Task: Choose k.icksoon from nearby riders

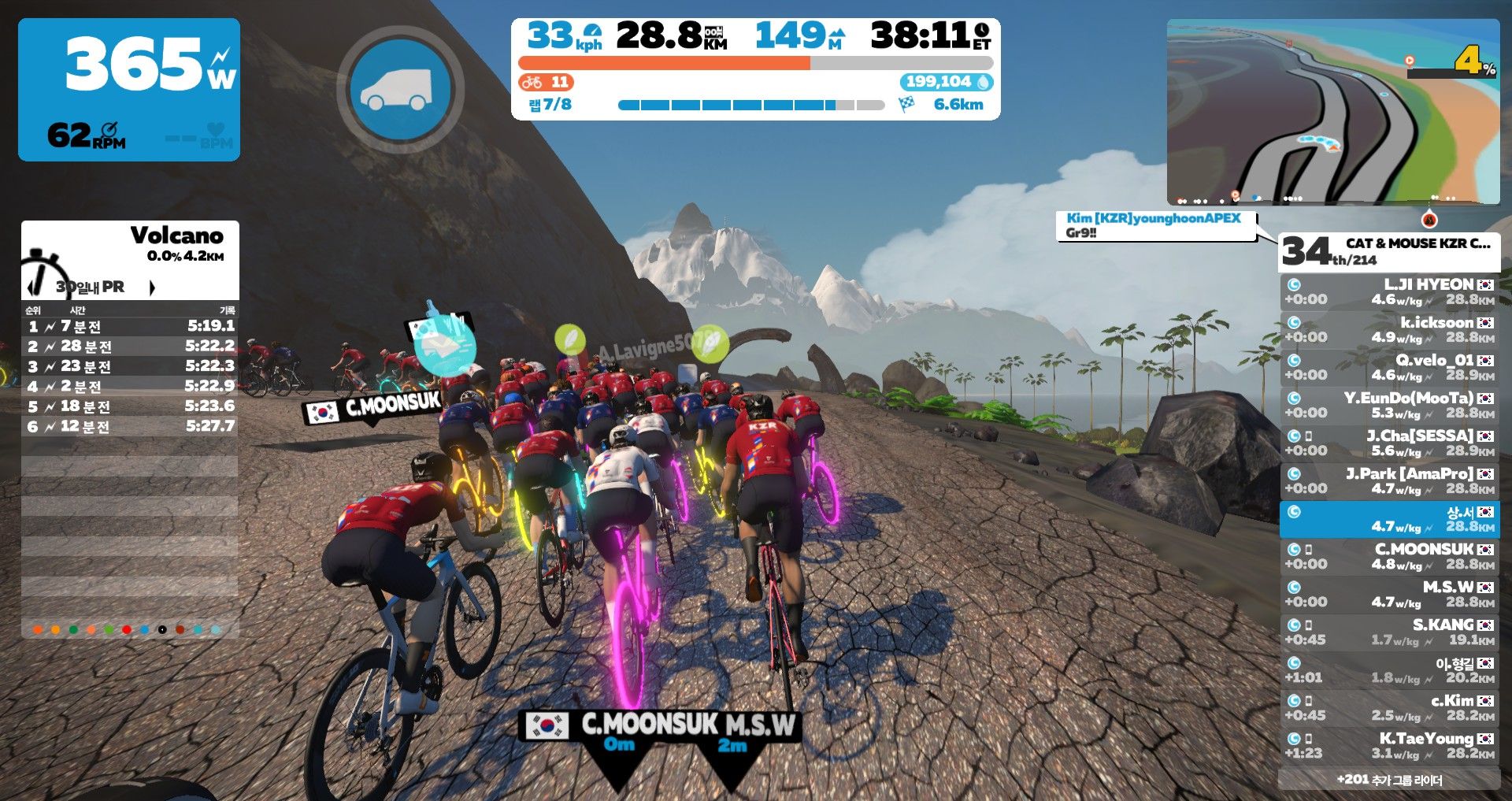Action: tap(1389, 329)
